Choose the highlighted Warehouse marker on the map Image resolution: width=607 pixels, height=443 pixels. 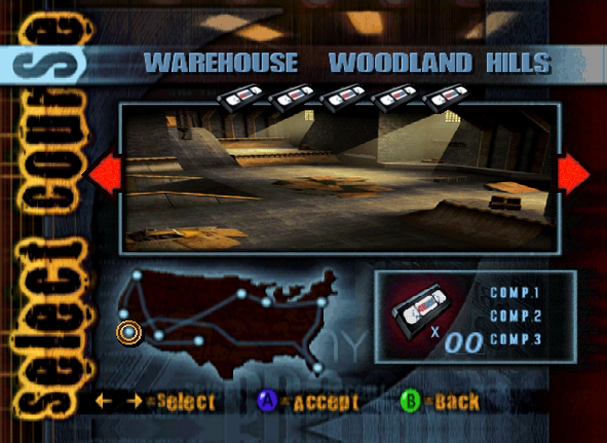tap(129, 331)
